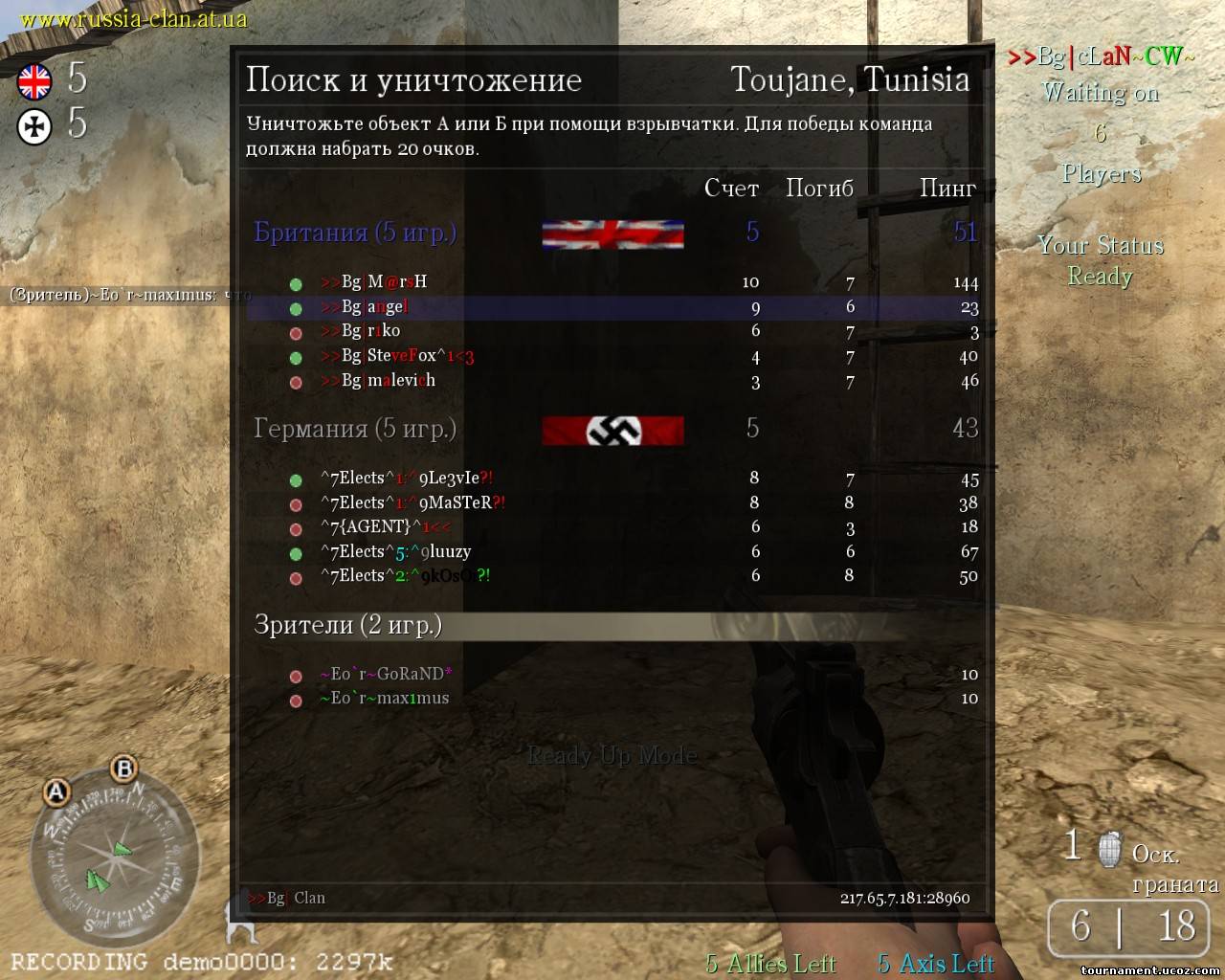Click the Зрители spectators header

348,625
